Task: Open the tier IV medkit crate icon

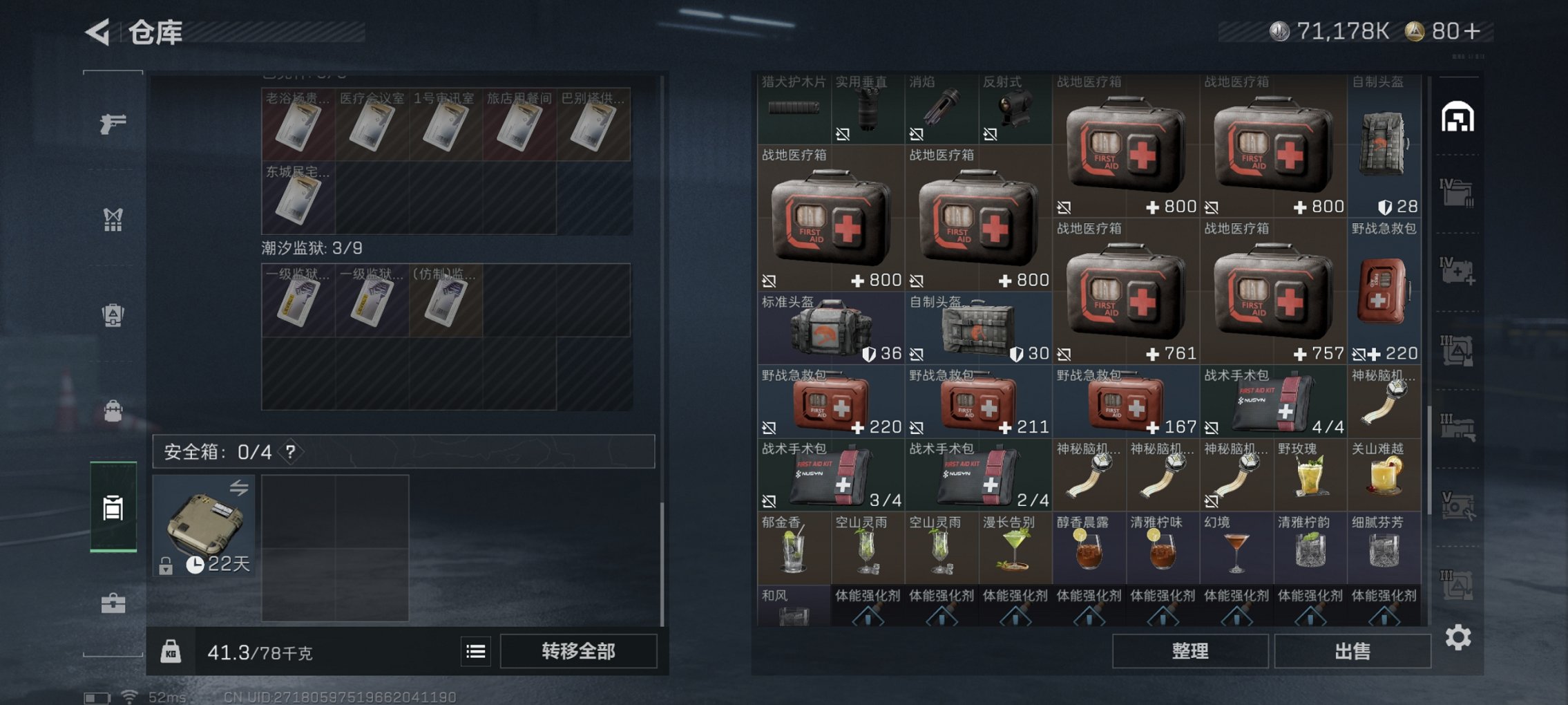Action: coord(1457,273)
